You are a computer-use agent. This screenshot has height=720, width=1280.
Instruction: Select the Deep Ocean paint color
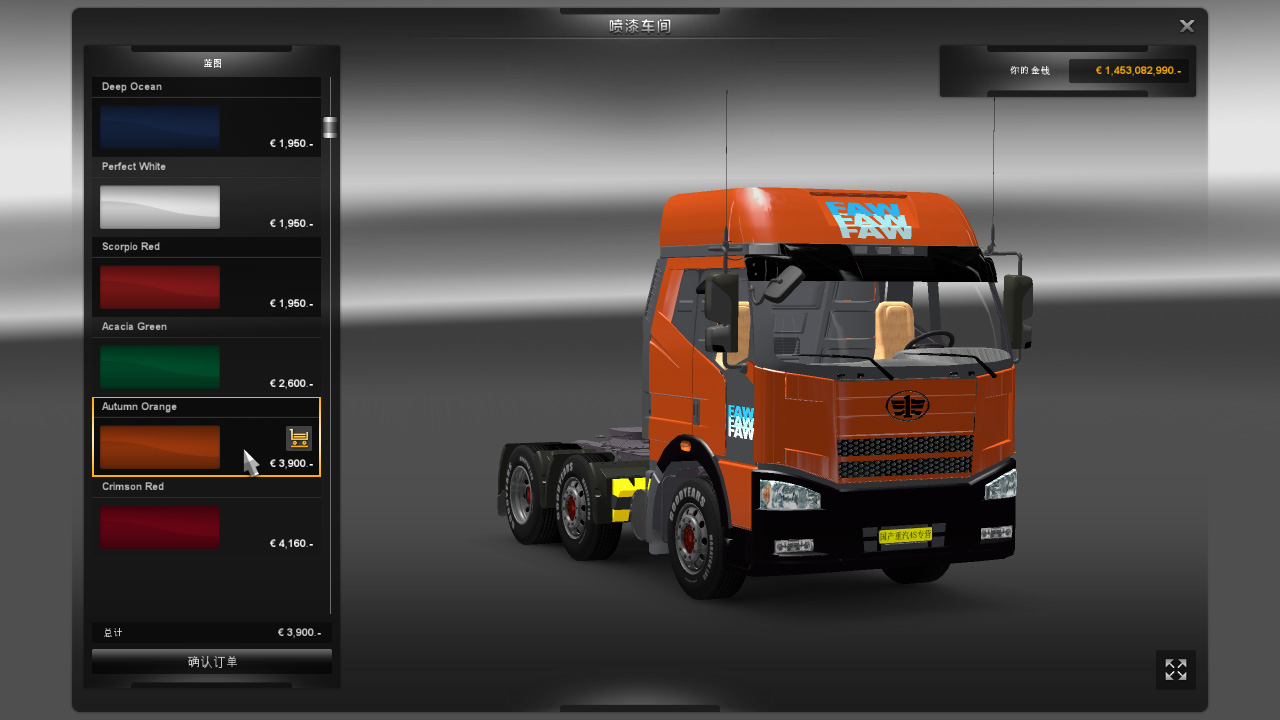click(160, 127)
